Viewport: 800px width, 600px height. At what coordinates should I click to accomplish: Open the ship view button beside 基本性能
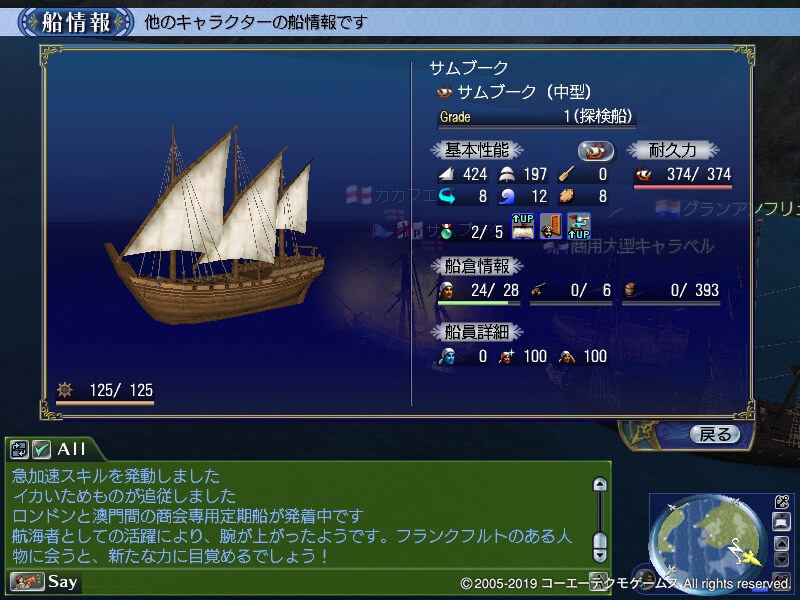click(x=596, y=151)
